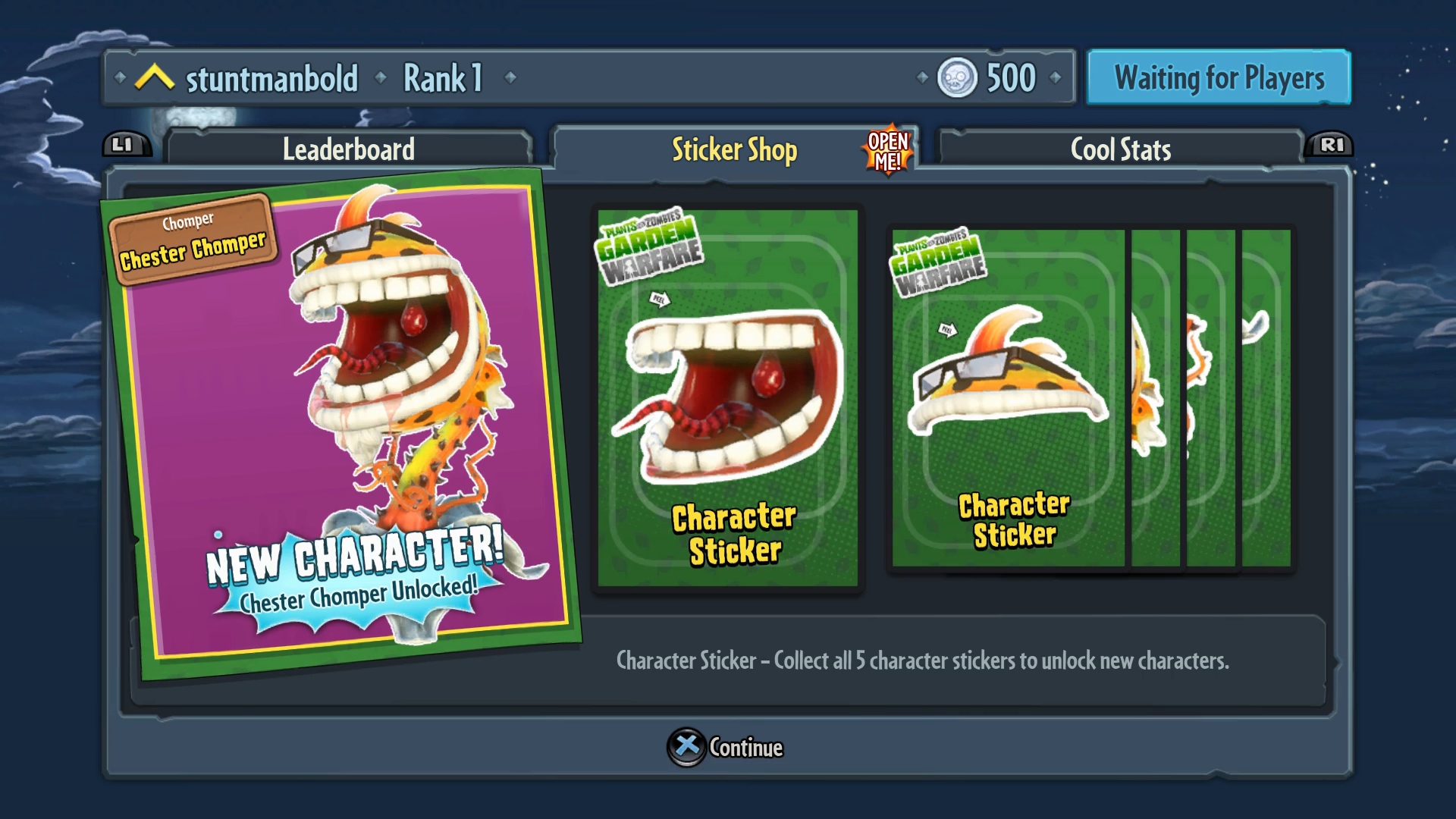1456x819 pixels.
Task: Click the Waiting for Players status button
Action: (x=1219, y=78)
